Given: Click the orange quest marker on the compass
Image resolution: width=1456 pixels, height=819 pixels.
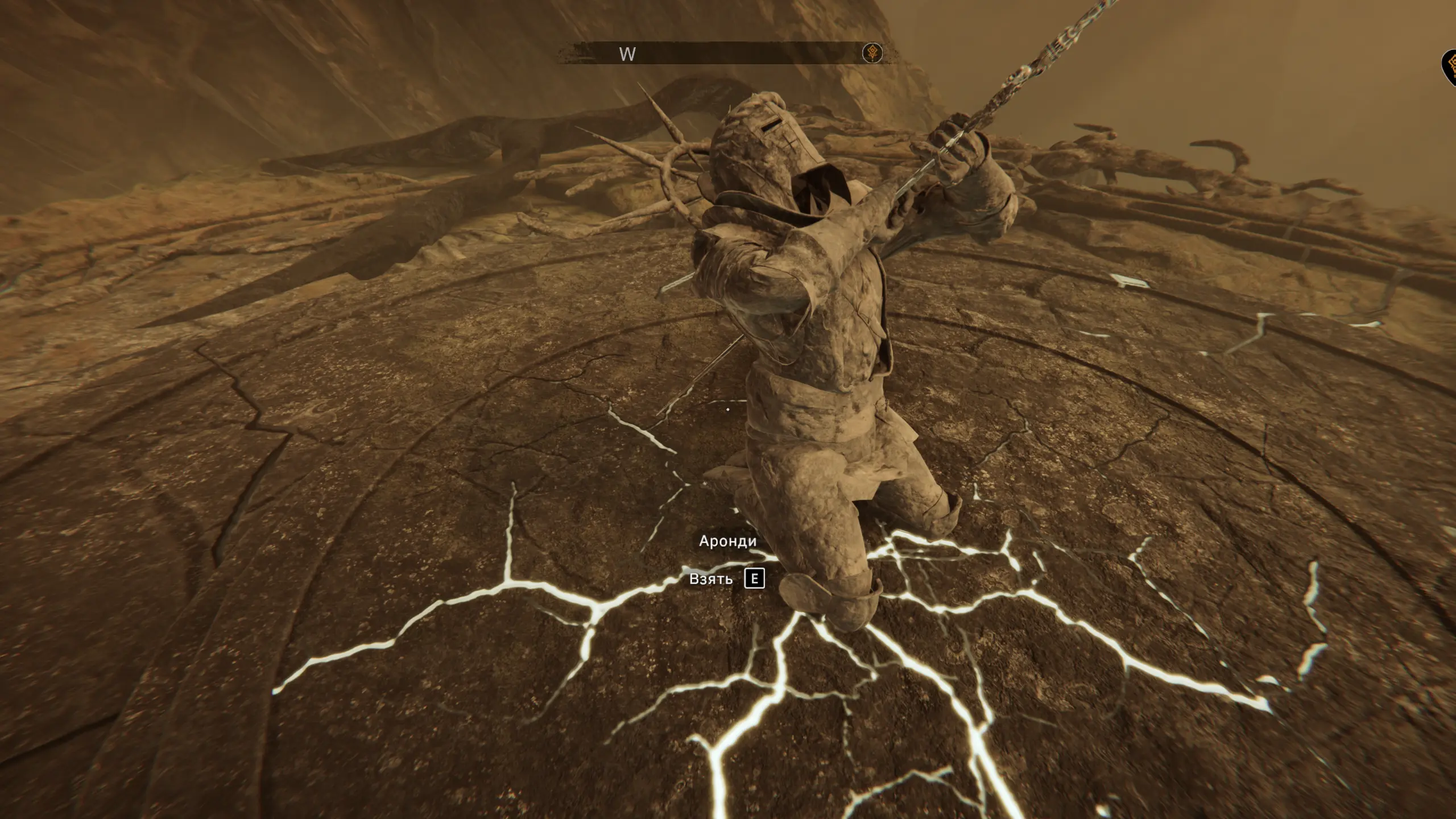Looking at the screenshot, I should coord(872,53).
